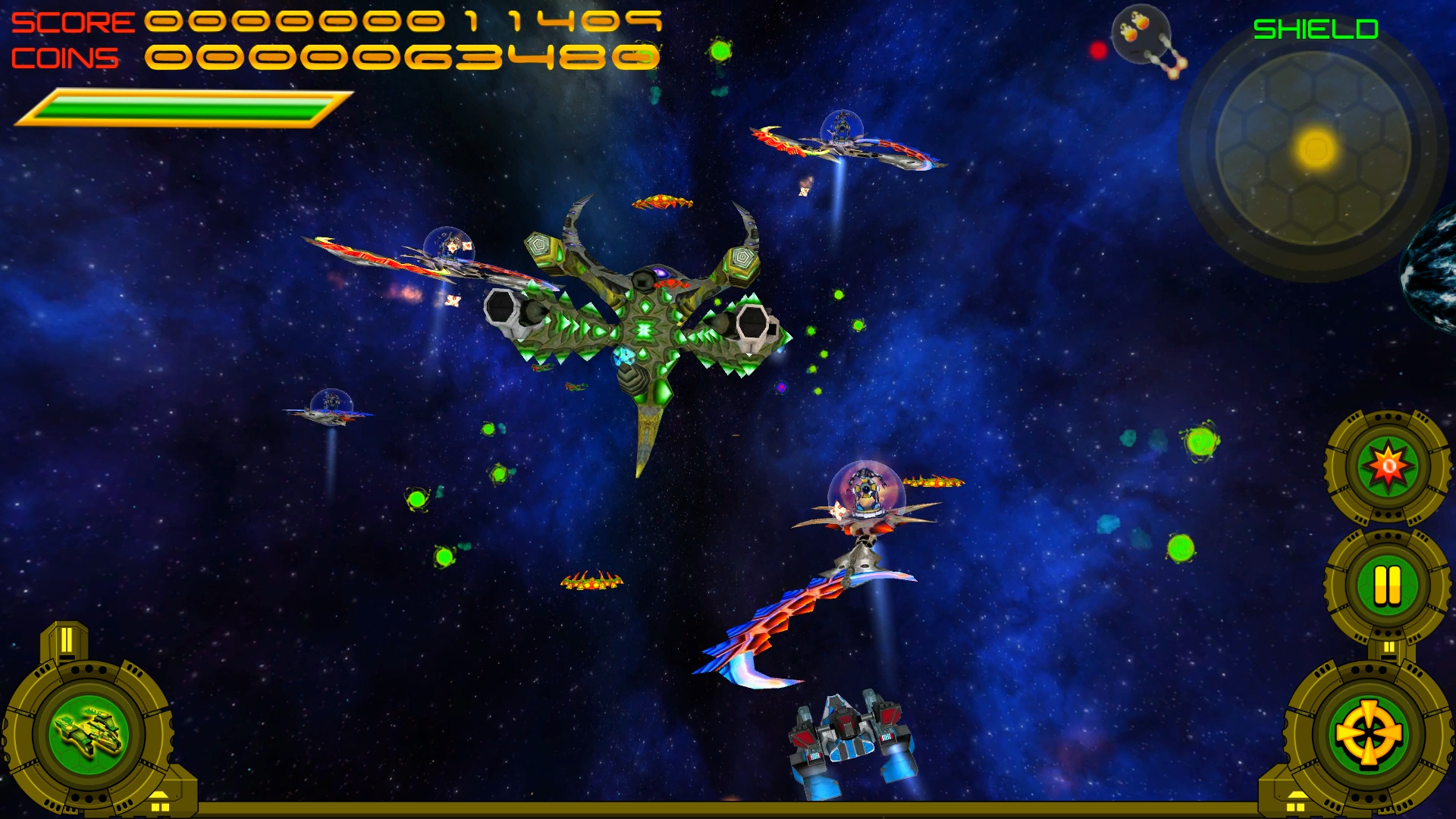The width and height of the screenshot is (1456, 819).
Task: Tap the green spaceship button
Action: [x=89, y=734]
